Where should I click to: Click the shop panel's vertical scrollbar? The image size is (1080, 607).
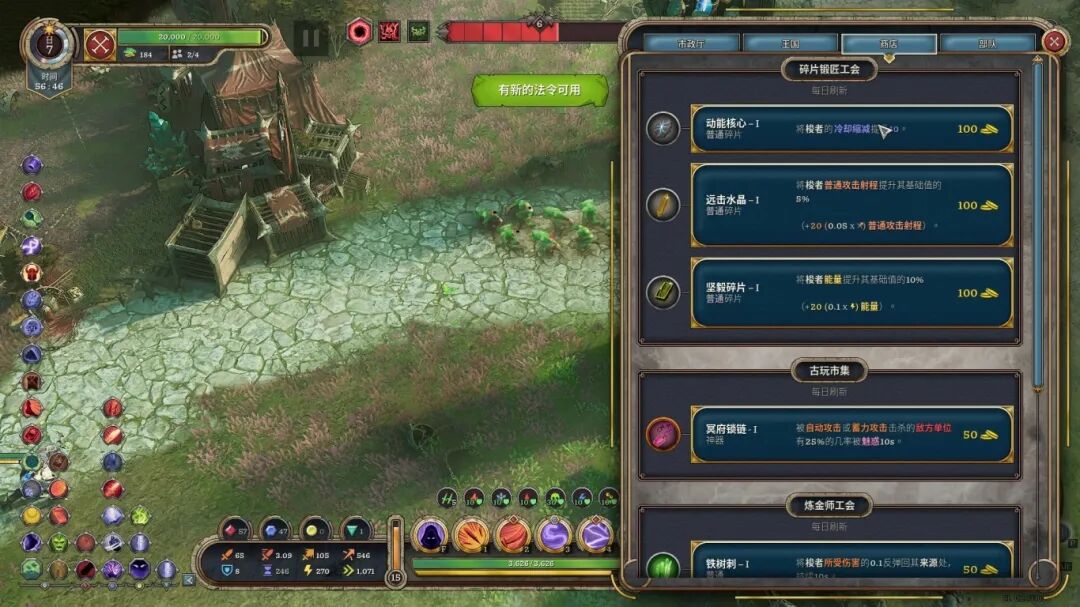click(x=1038, y=220)
